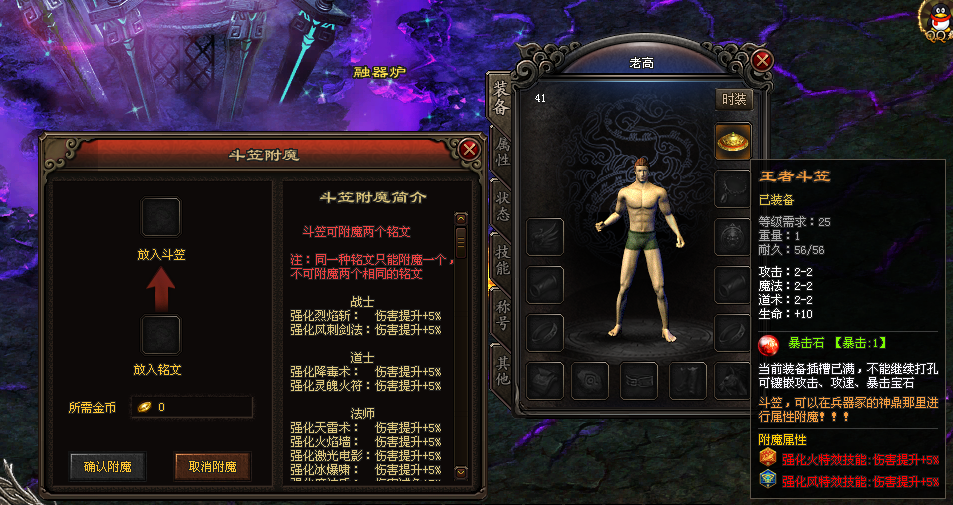The width and height of the screenshot is (953, 505).
Task: Open the 称号 titles tab
Action: [x=502, y=313]
